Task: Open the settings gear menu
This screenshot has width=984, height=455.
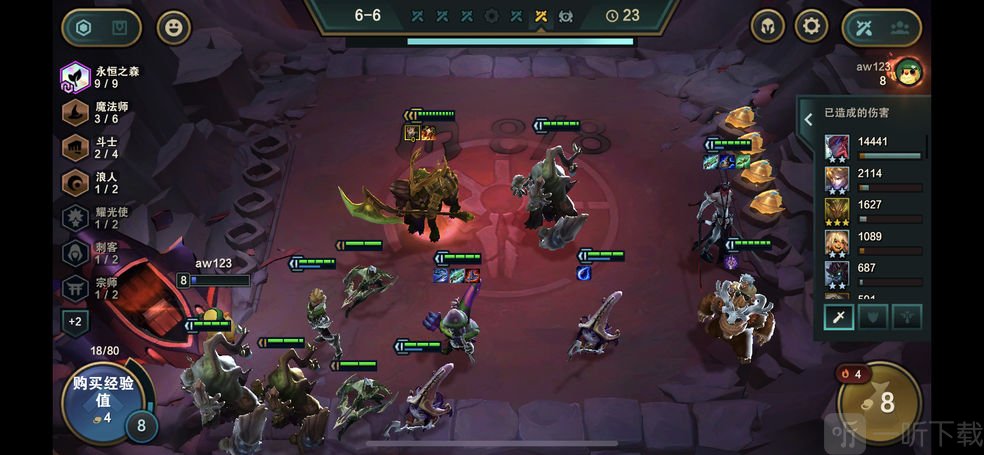Action: click(x=811, y=26)
